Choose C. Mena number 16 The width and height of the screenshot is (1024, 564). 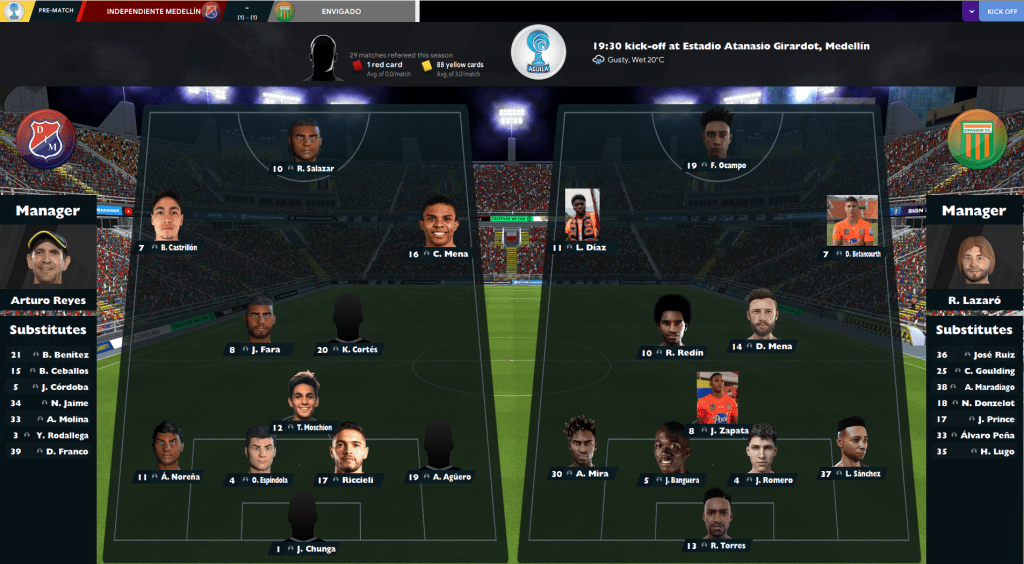[x=438, y=253]
